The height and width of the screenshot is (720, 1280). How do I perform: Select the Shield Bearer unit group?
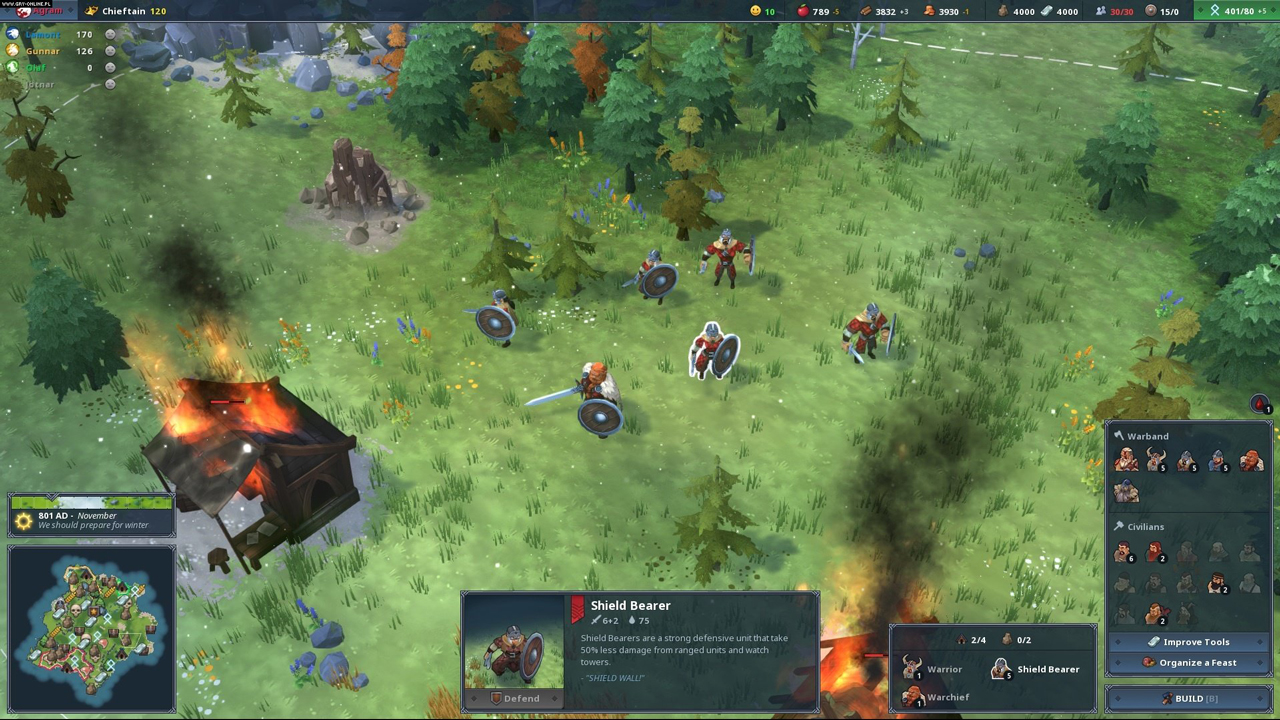1035,669
